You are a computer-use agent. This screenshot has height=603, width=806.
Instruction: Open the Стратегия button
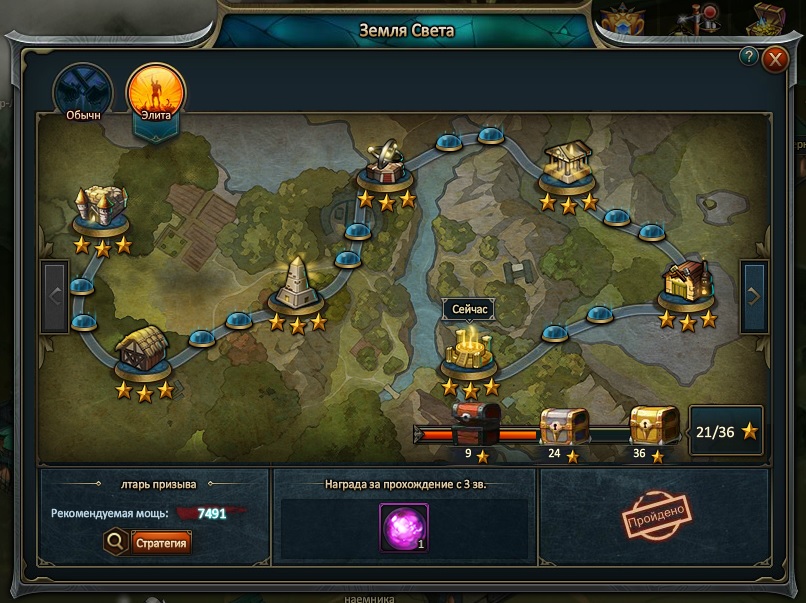pos(160,542)
